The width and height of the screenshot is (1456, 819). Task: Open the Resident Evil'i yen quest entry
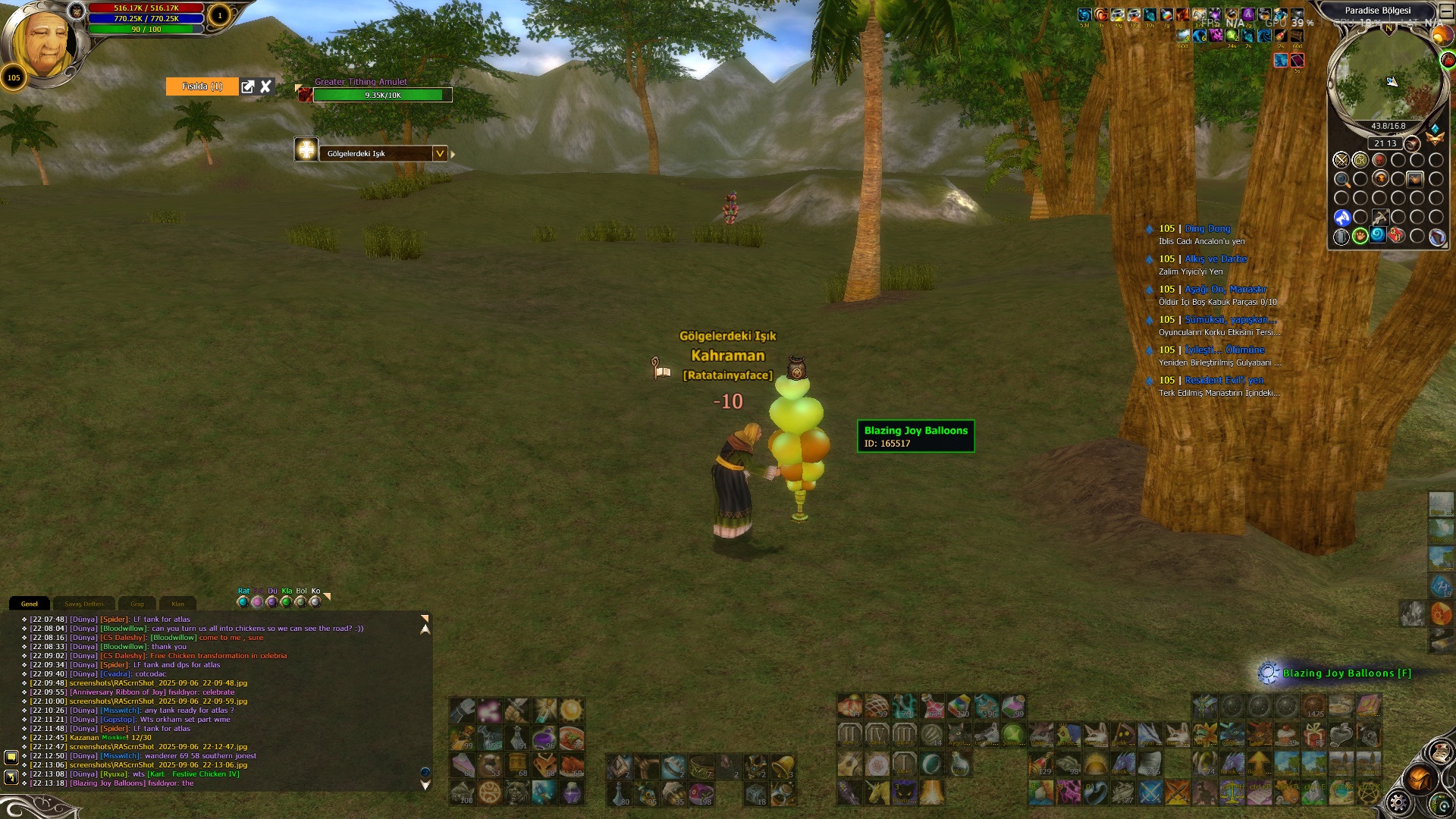[x=1223, y=380]
